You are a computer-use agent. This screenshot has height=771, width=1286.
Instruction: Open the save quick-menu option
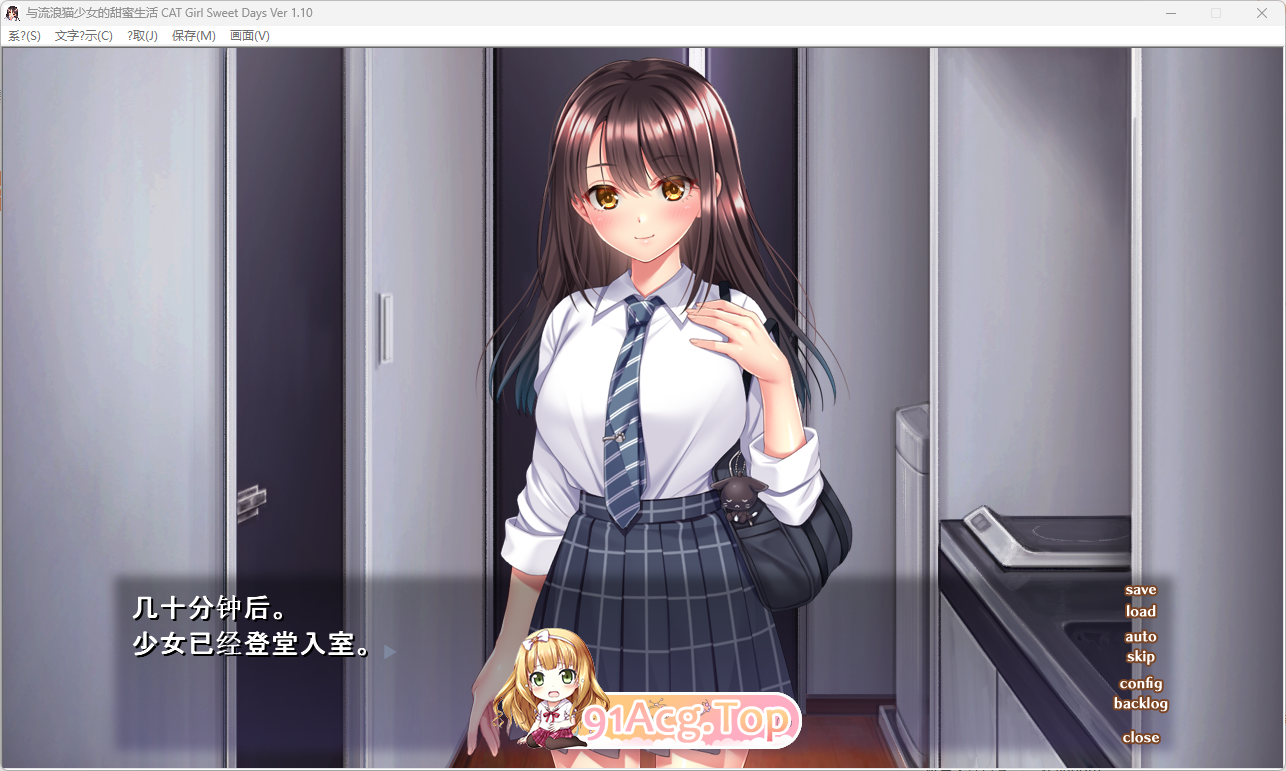point(1139,589)
